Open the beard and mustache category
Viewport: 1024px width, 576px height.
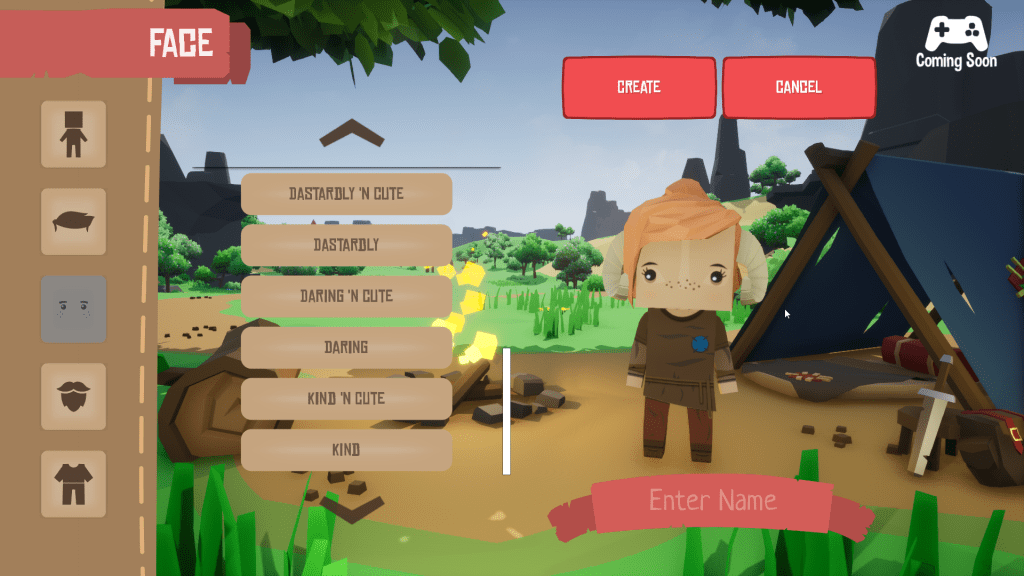click(73, 396)
